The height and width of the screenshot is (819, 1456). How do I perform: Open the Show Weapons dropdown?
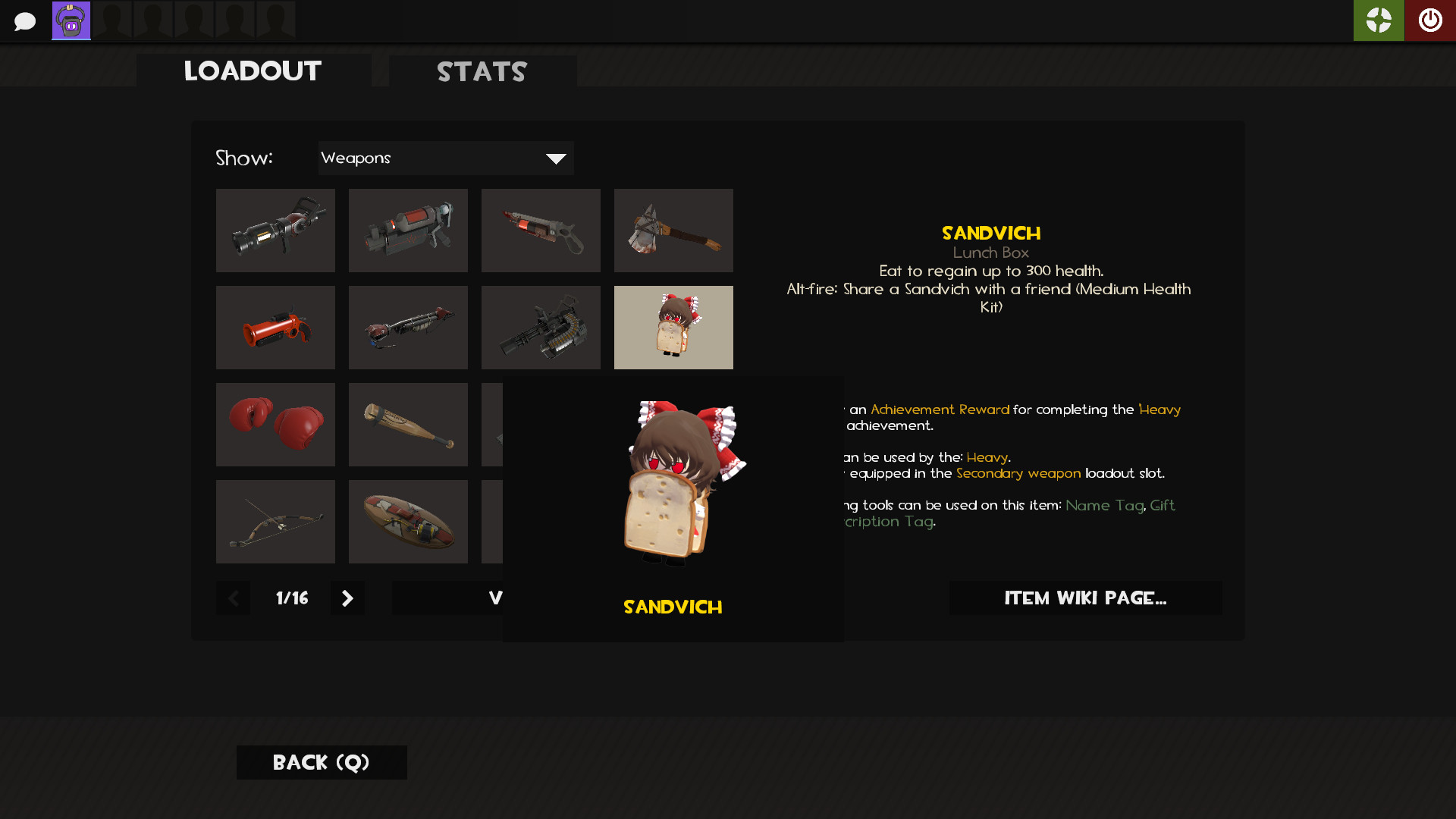coord(446,158)
